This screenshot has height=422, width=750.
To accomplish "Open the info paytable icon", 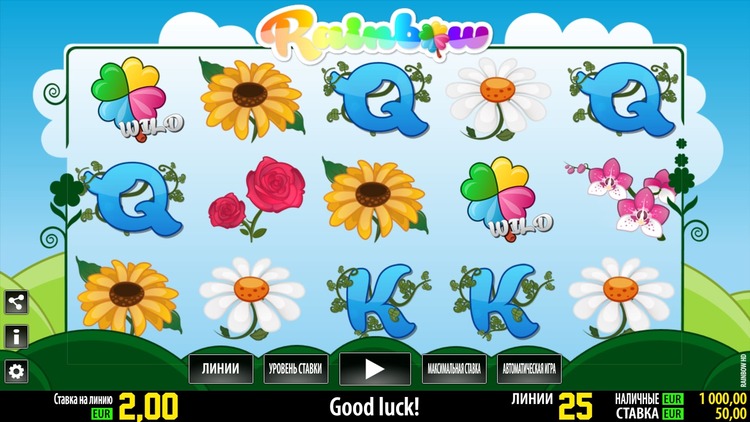I will click(x=16, y=336).
